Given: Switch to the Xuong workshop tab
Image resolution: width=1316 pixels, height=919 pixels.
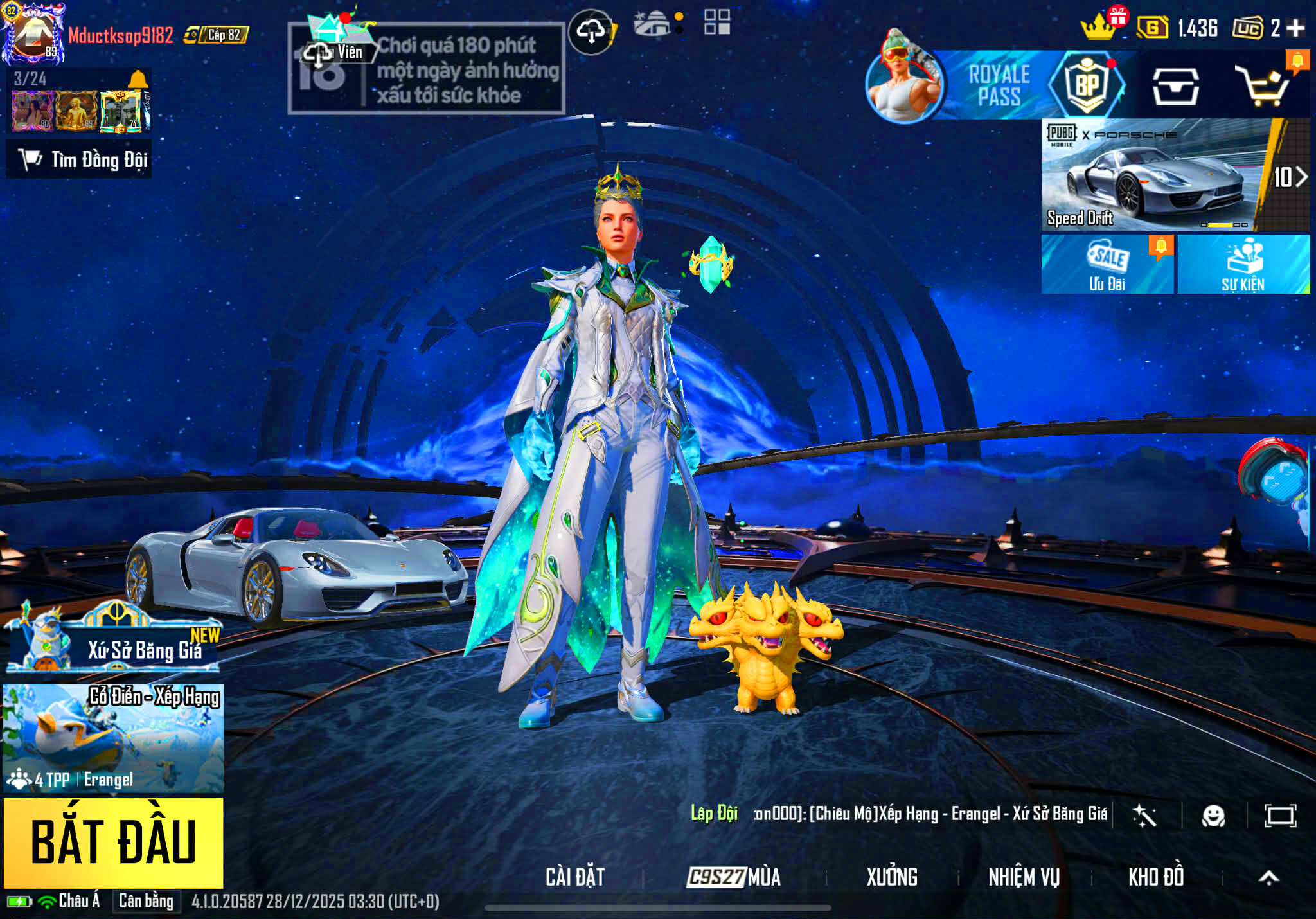Looking at the screenshot, I should click(x=893, y=875).
